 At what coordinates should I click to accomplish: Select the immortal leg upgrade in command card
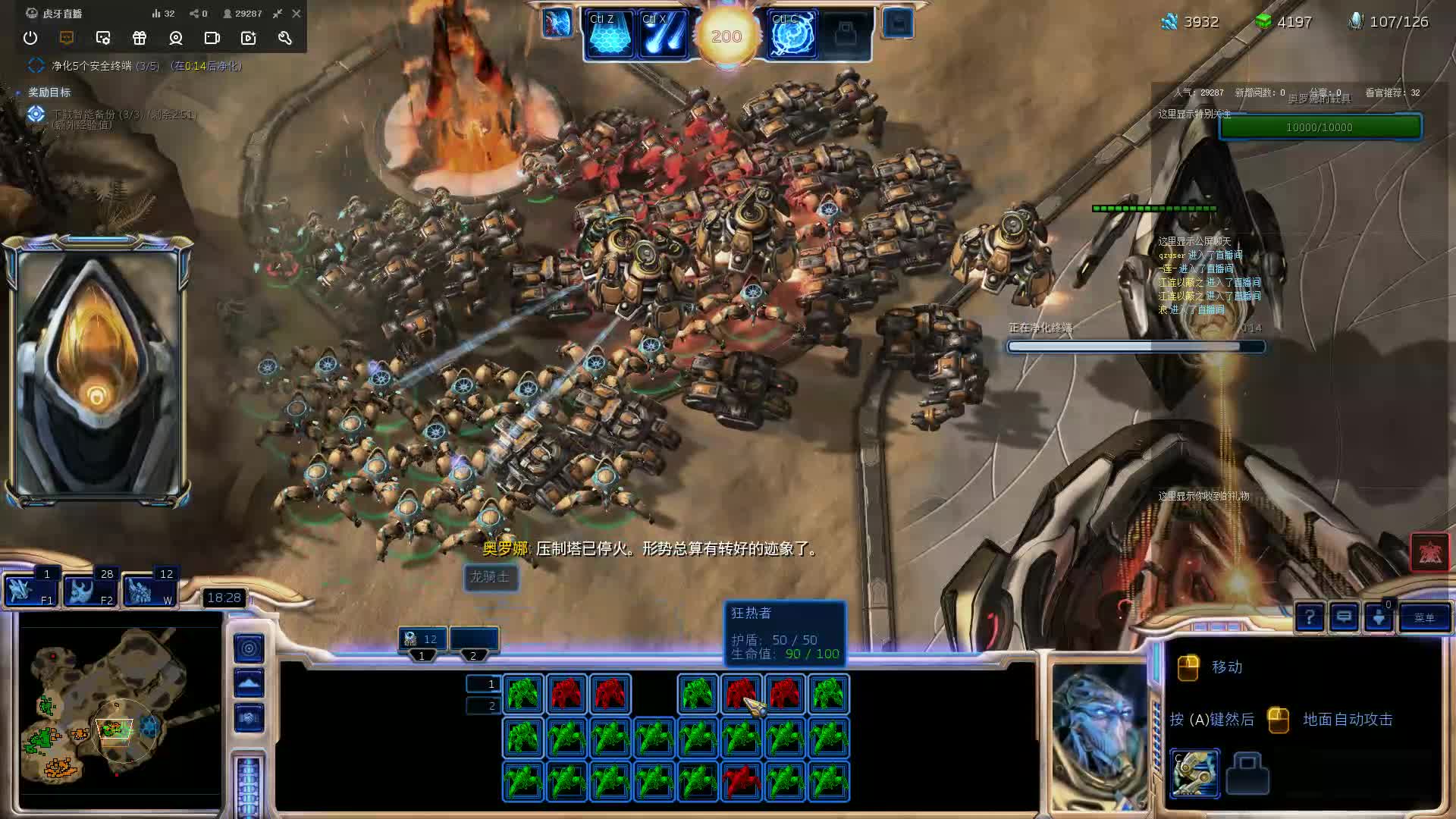click(1194, 775)
